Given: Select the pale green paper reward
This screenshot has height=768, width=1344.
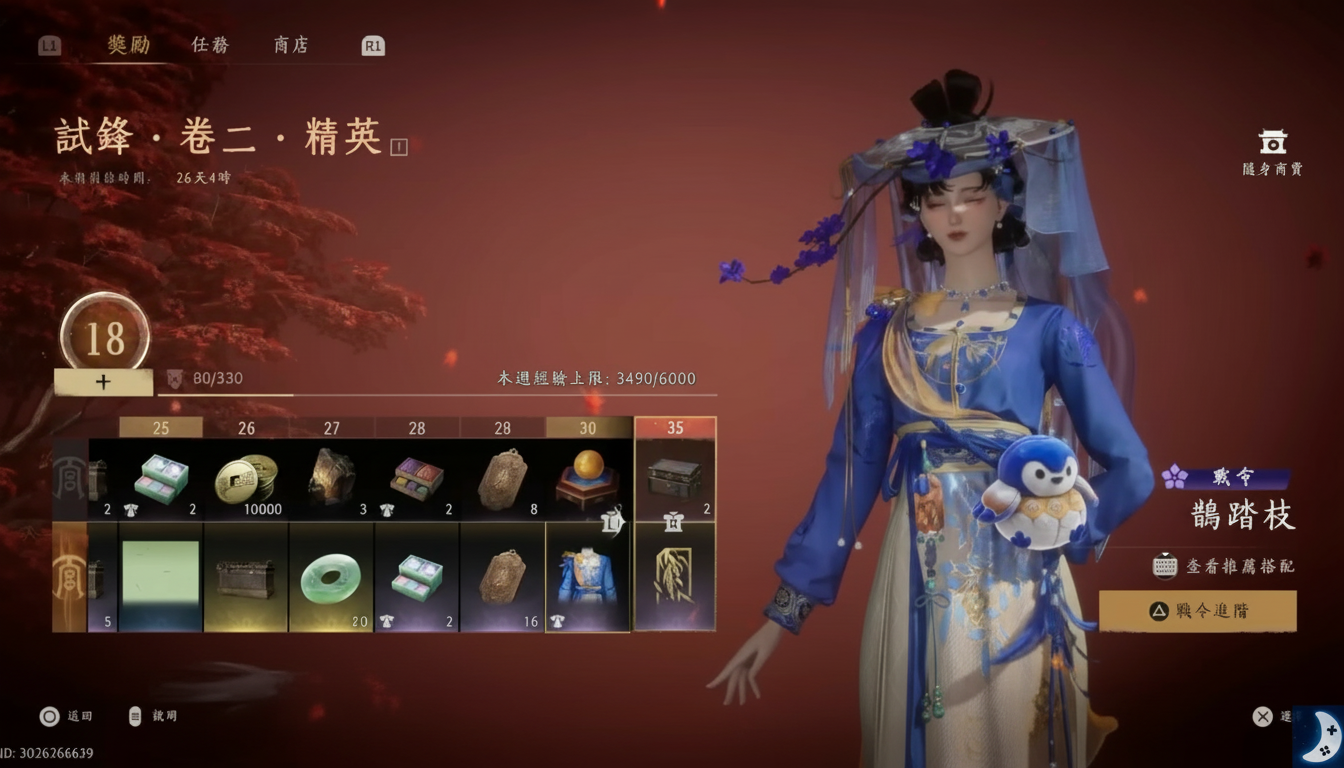Looking at the screenshot, I should coord(160,575).
